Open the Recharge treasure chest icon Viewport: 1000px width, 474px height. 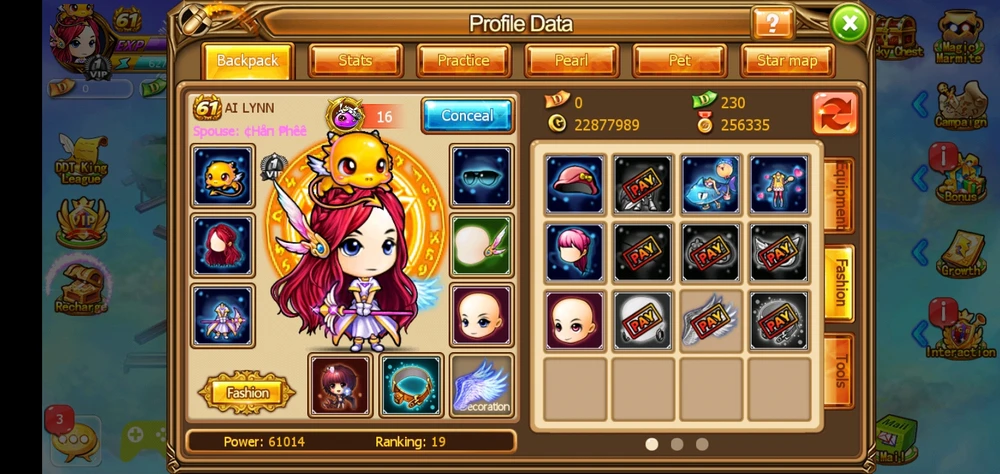click(x=80, y=287)
